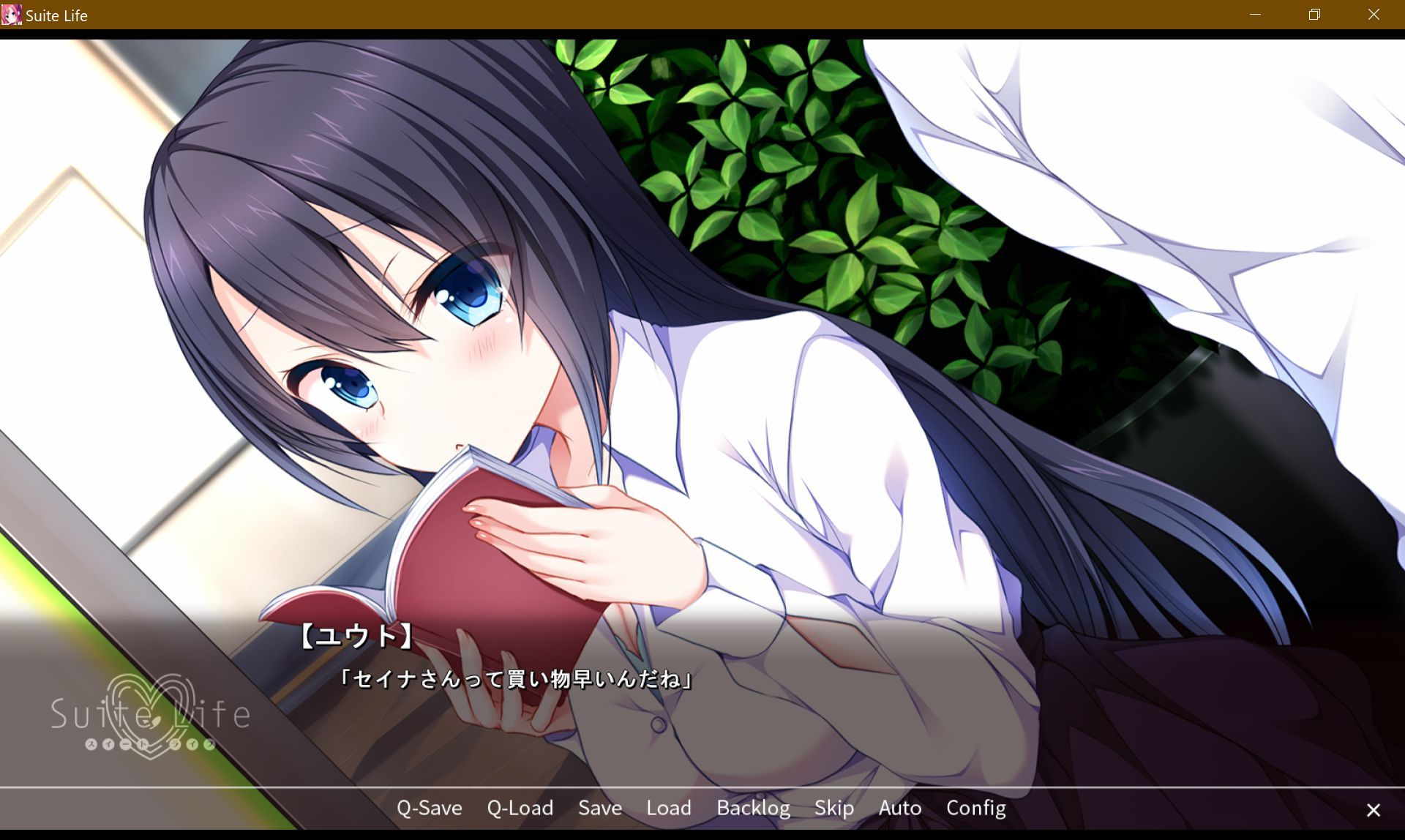The height and width of the screenshot is (840, 1405).
Task: Click the Suite Life title bar text
Action: [56, 15]
